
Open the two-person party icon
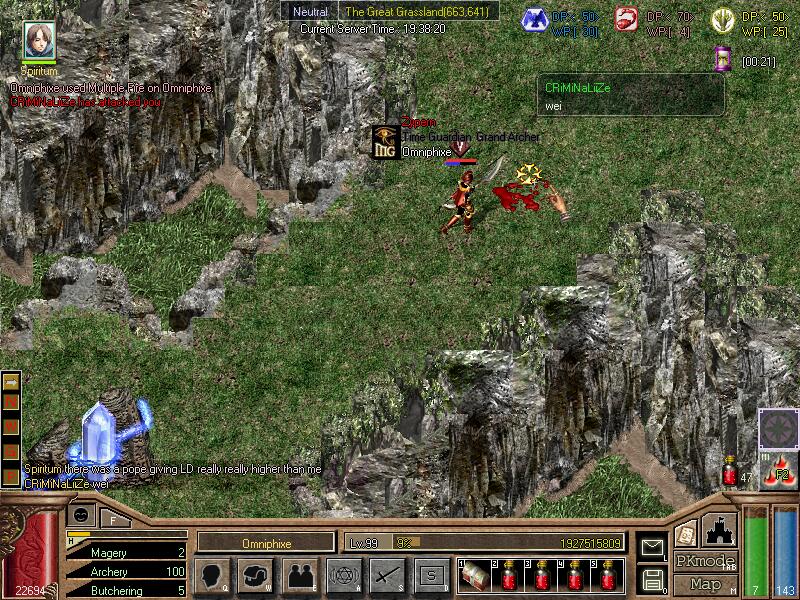pos(300,575)
